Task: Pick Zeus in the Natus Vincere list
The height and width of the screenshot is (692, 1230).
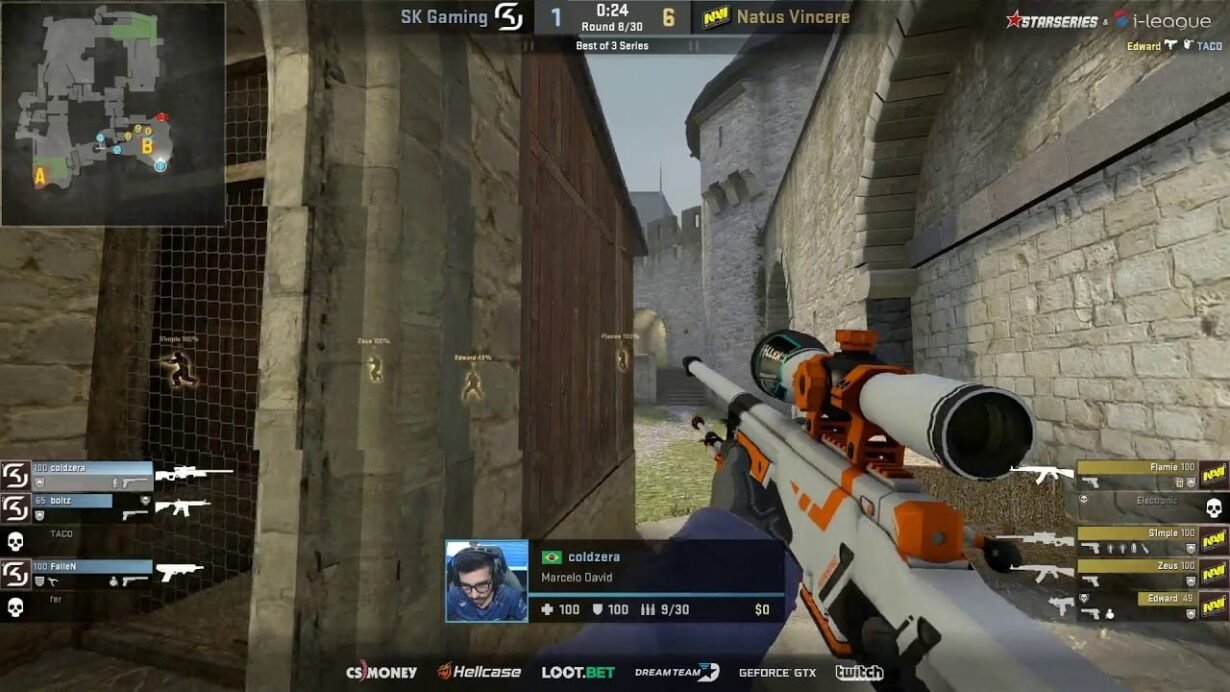Action: [1140, 573]
